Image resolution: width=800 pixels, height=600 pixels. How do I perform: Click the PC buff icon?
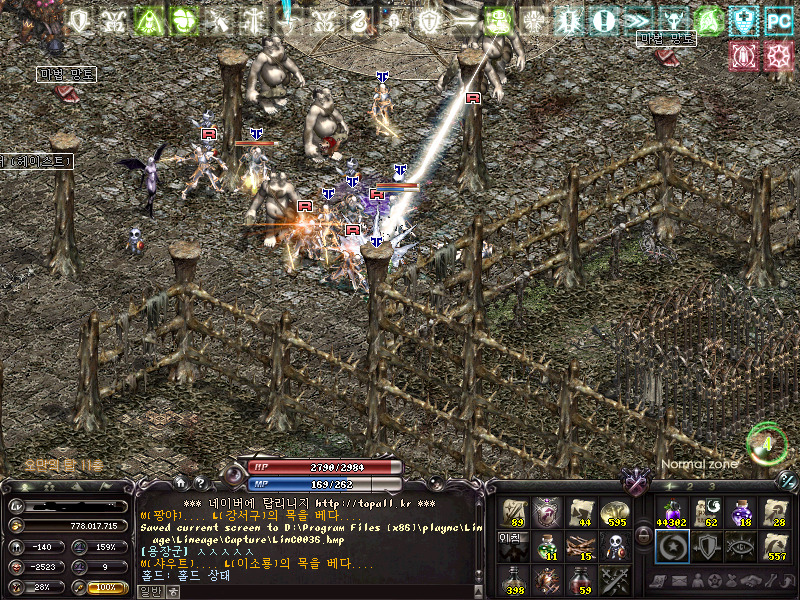(777, 20)
